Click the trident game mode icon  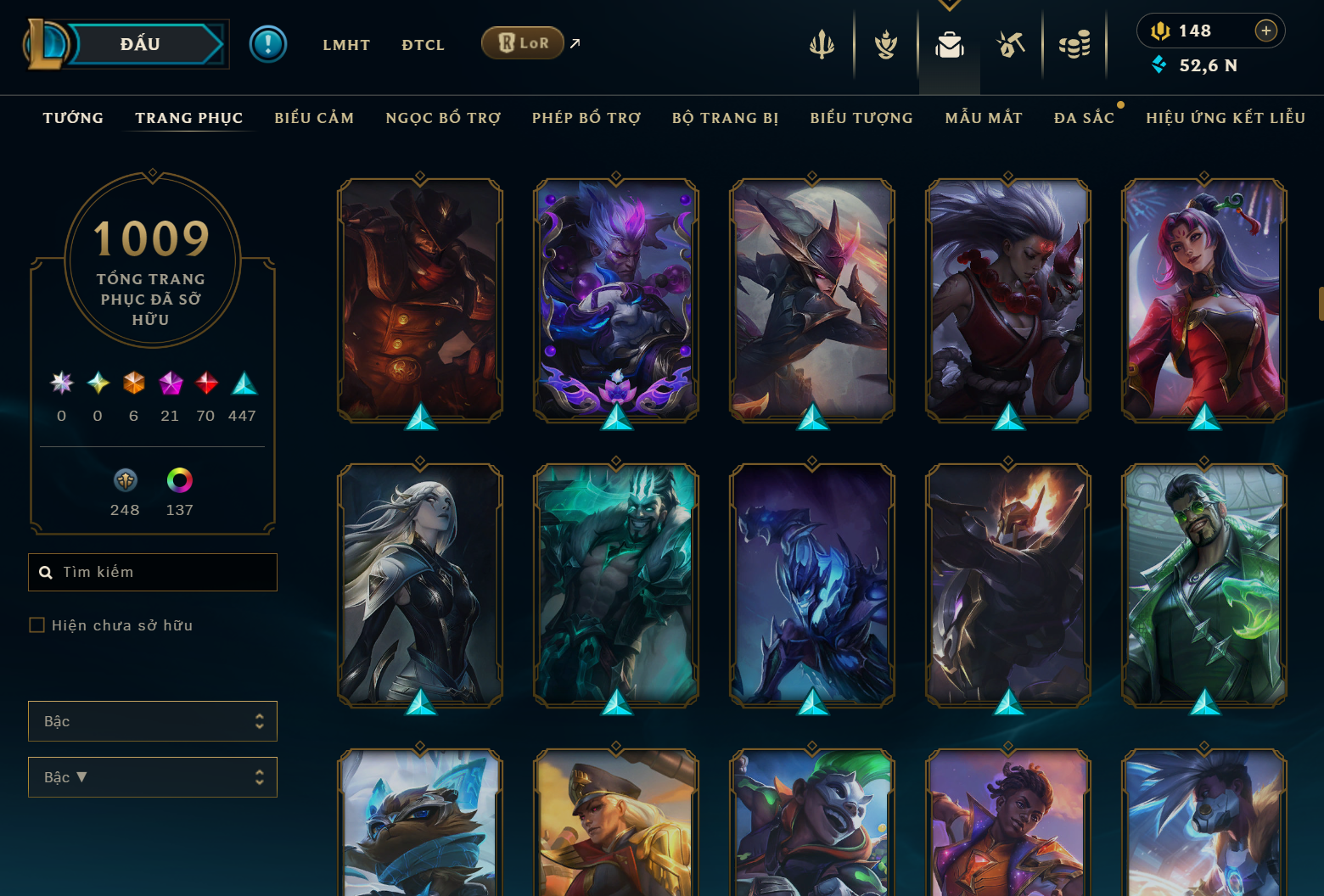pyautogui.click(x=822, y=47)
